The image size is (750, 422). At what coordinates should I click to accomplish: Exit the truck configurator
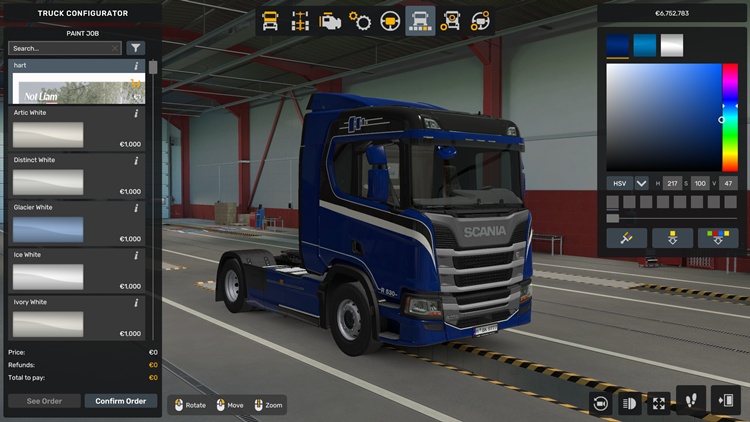click(724, 401)
